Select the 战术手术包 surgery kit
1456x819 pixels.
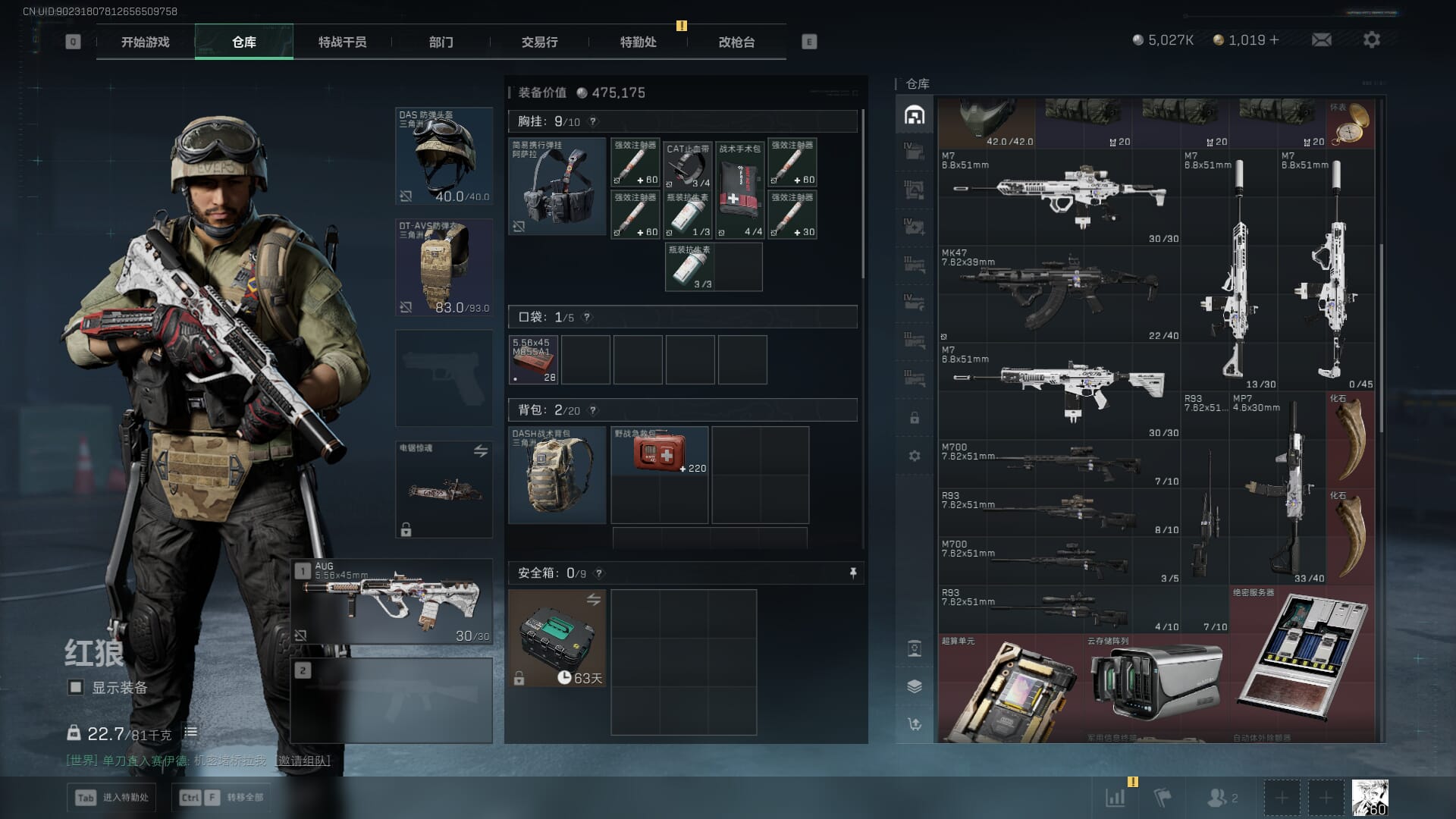pos(739,190)
